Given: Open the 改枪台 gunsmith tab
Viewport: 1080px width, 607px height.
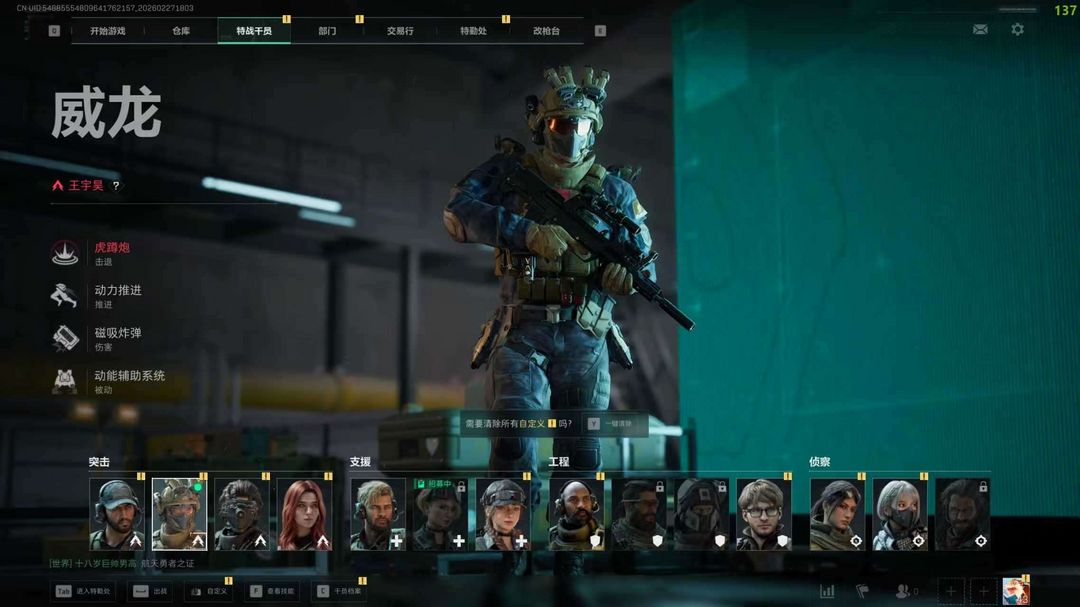Looking at the screenshot, I should click(x=546, y=31).
